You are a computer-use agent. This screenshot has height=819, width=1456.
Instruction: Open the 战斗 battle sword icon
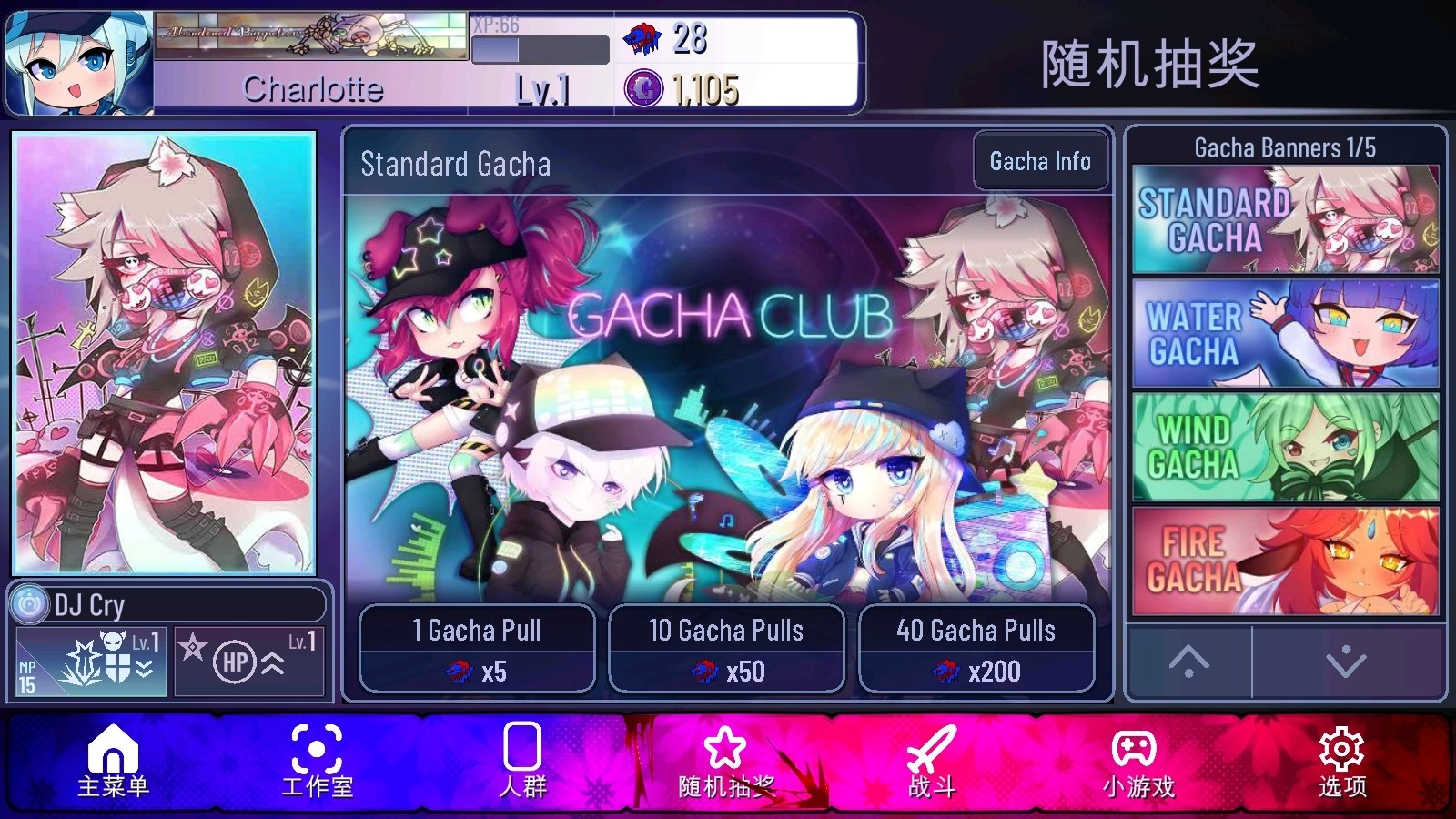931,764
